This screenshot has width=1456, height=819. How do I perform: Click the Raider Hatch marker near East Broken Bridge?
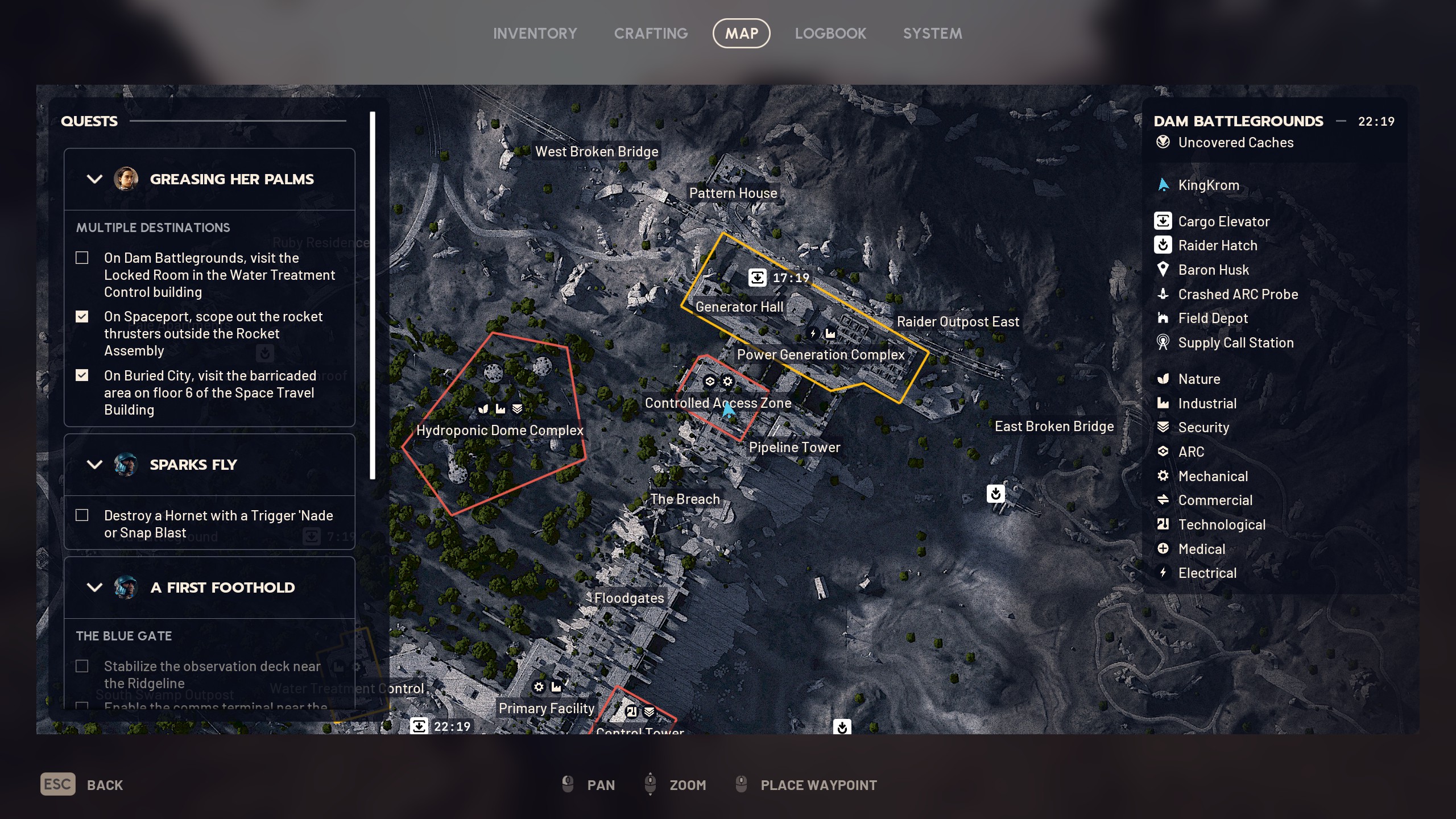(x=995, y=494)
